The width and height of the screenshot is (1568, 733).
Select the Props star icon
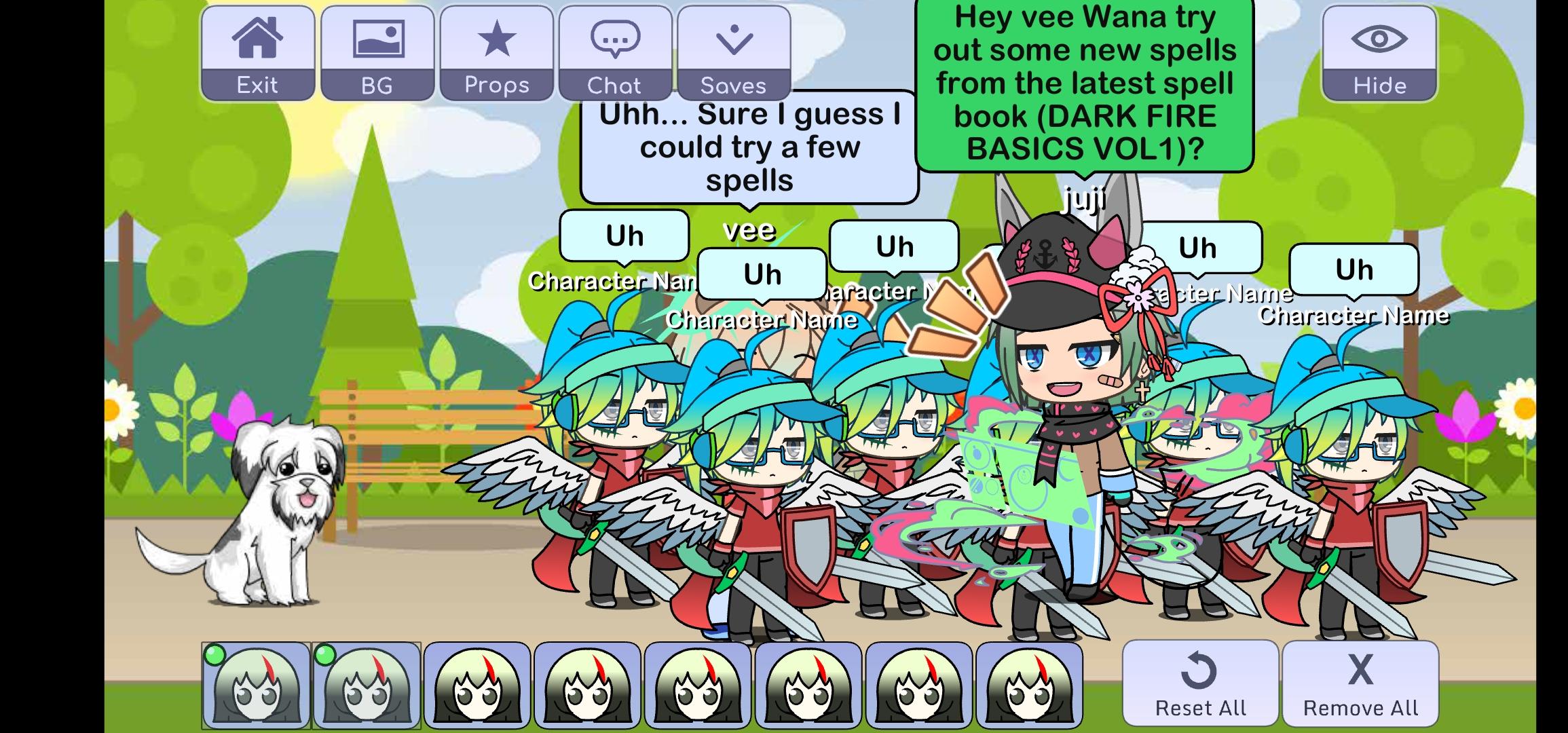point(496,39)
